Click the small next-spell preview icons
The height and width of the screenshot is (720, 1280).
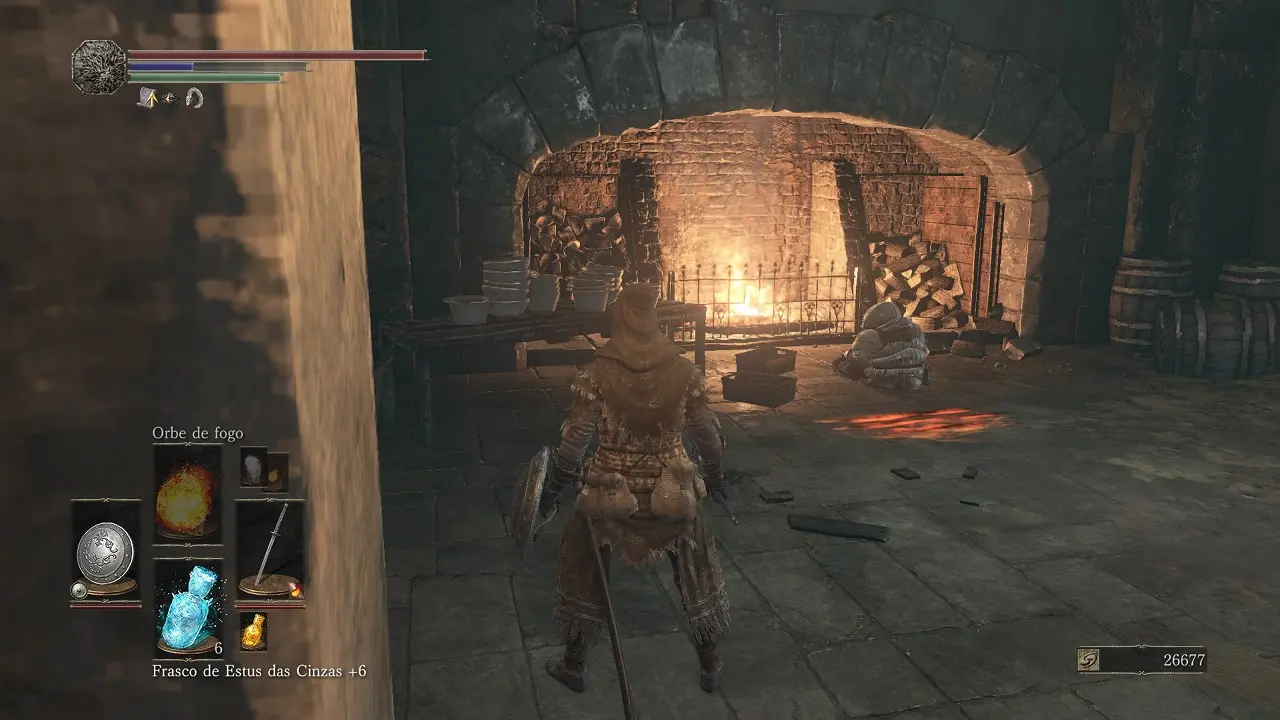click(x=264, y=468)
